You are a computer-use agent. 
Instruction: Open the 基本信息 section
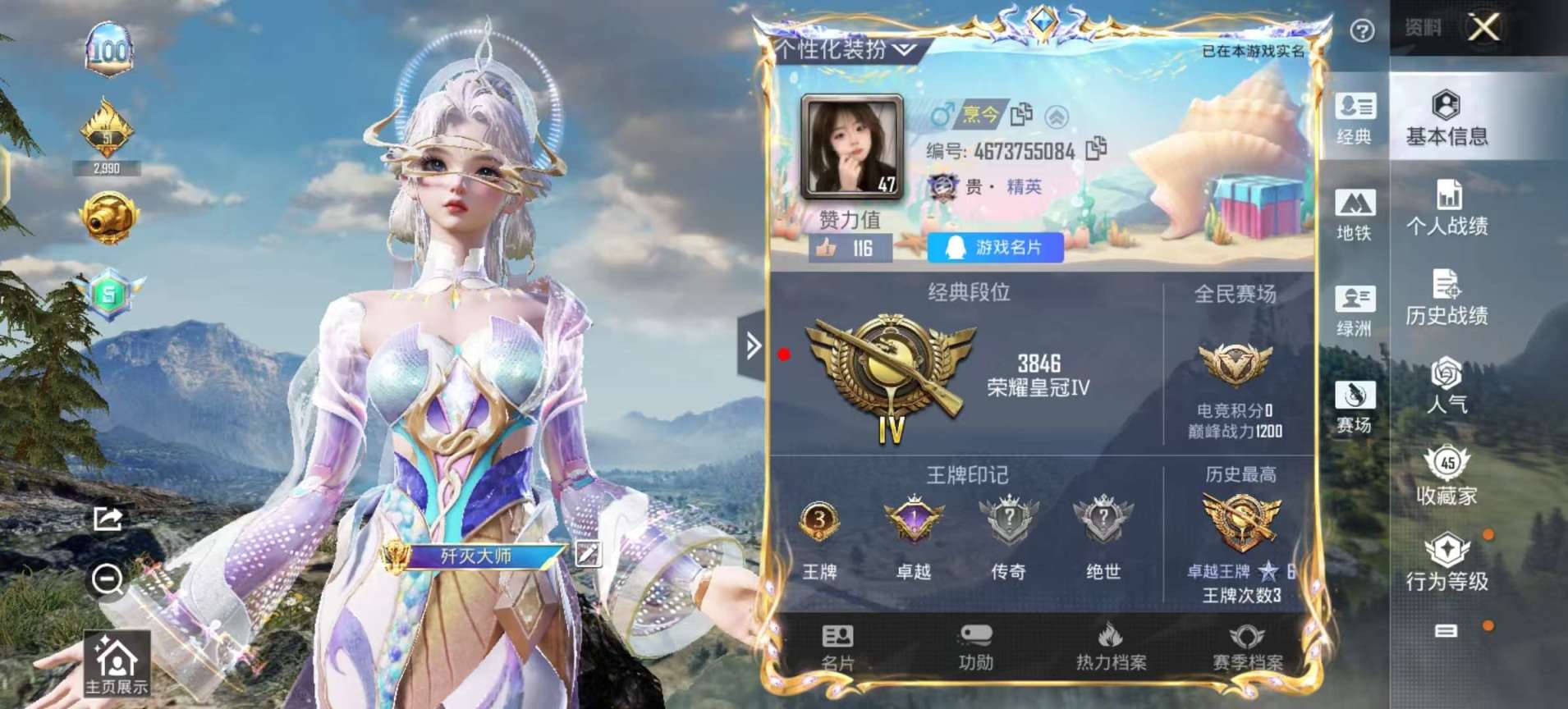[x=1447, y=117]
